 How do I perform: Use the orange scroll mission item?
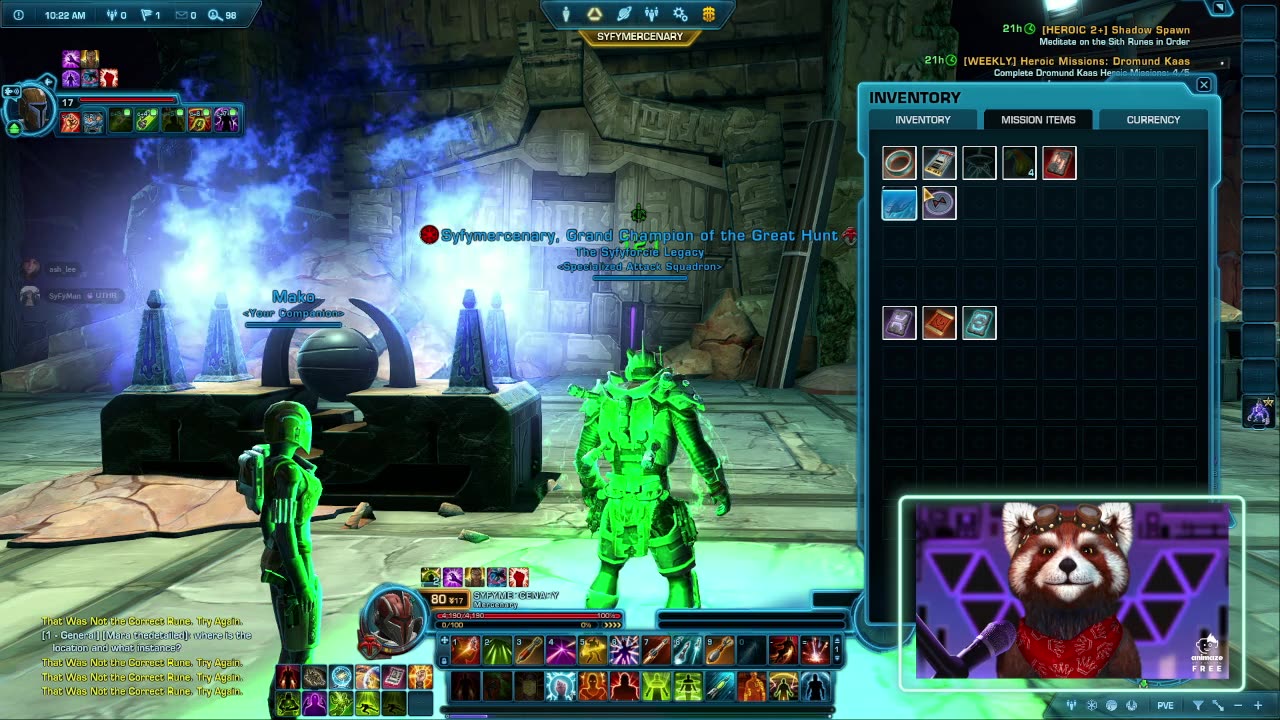(939, 323)
